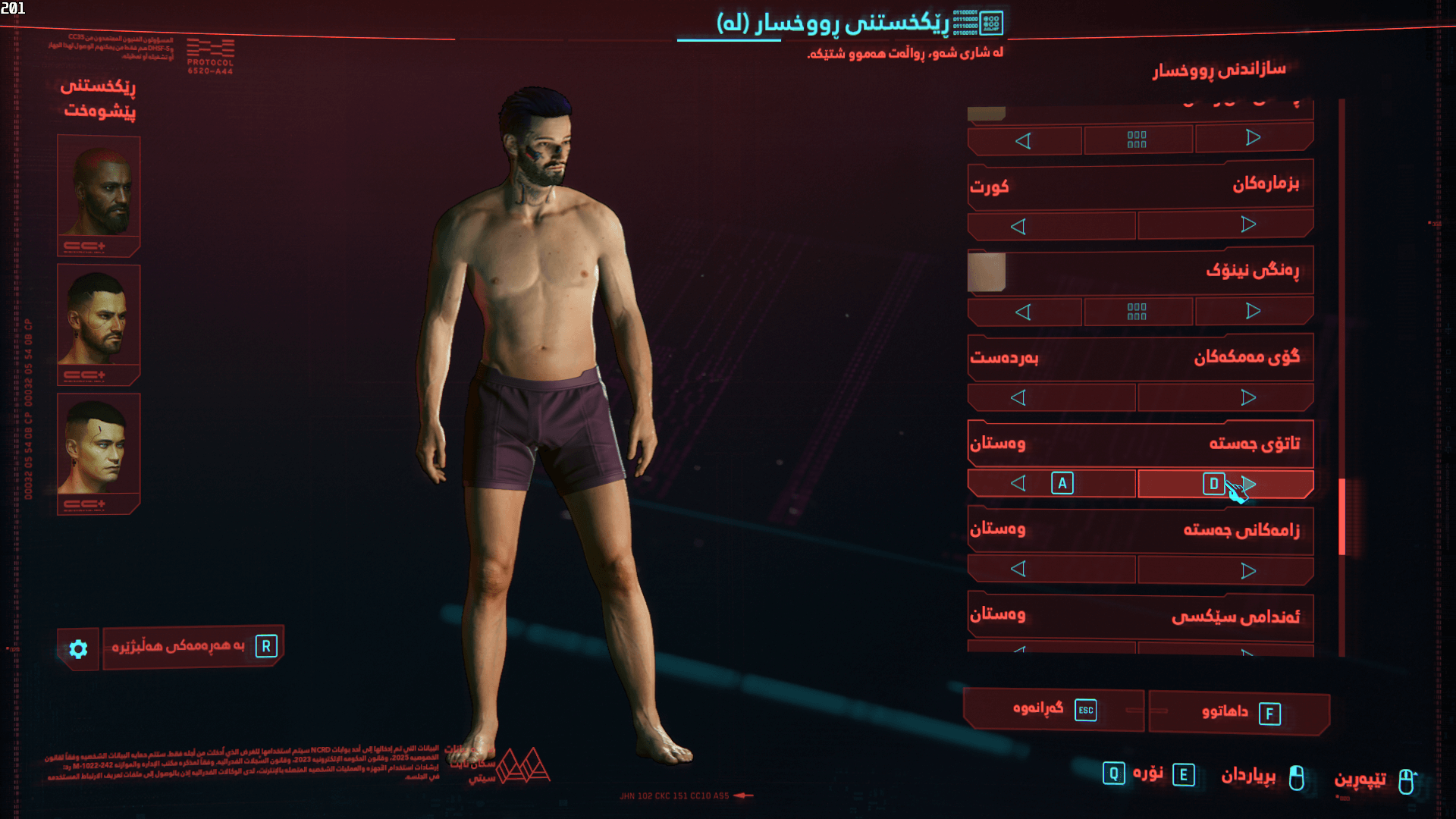Screen dimensions: 1456x819
Task: Open the grid palette icon in the topmost option row
Action: [1137, 139]
